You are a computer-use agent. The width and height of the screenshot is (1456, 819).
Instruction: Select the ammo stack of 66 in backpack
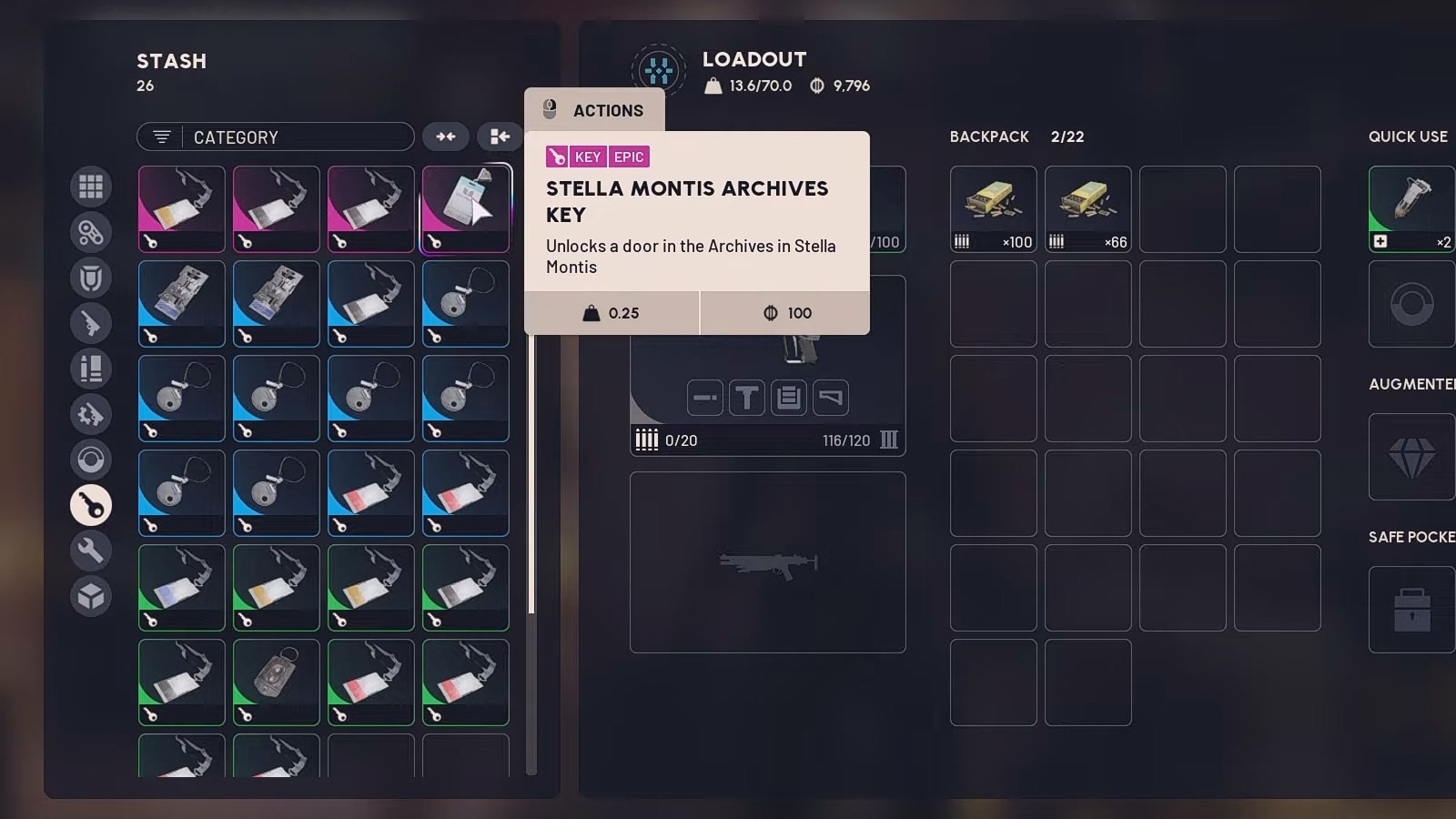tap(1087, 208)
